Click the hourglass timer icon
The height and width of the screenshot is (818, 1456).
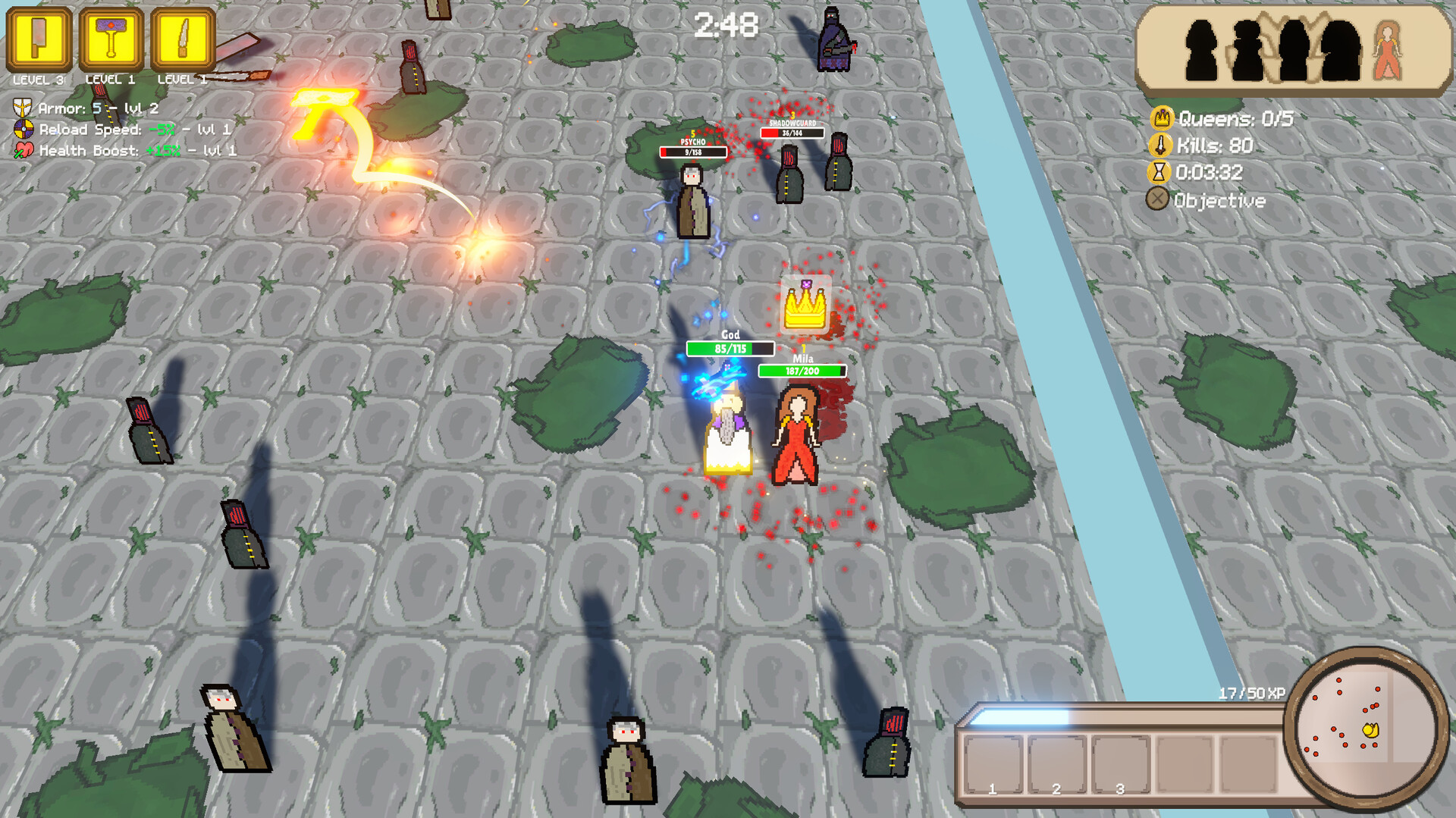click(x=1161, y=173)
